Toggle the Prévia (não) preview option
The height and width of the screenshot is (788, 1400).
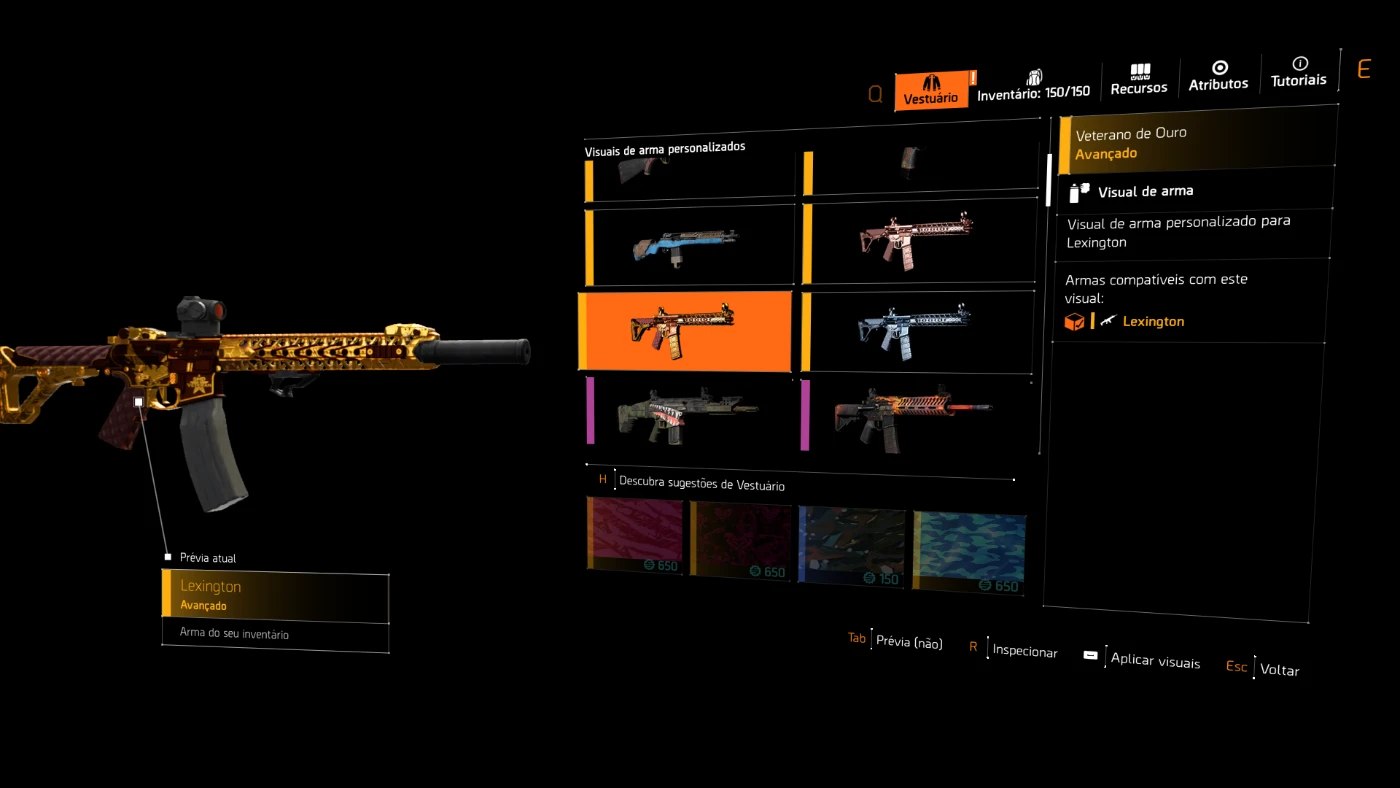pyautogui.click(x=908, y=642)
